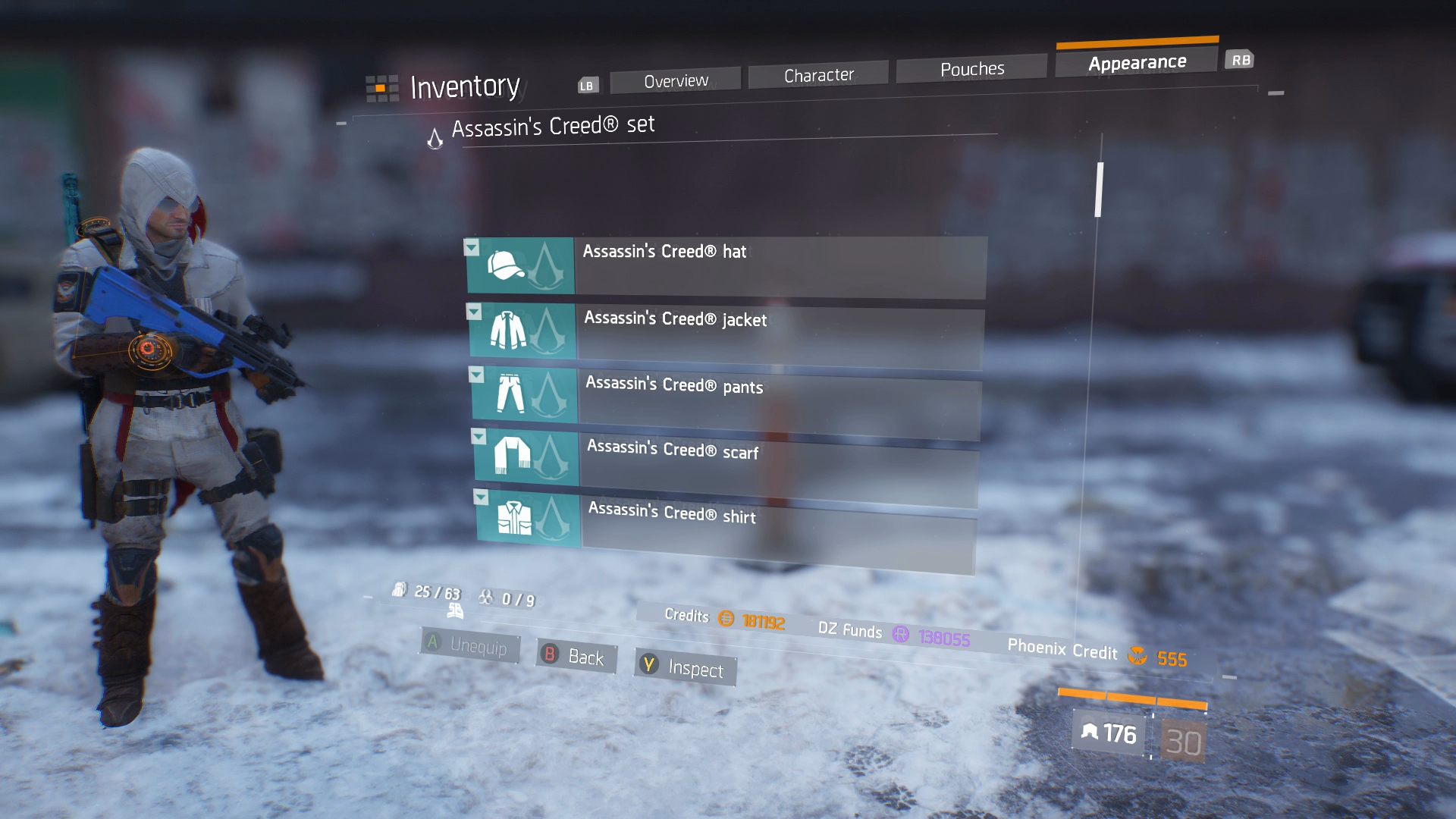Switch to the Character tab

click(817, 73)
